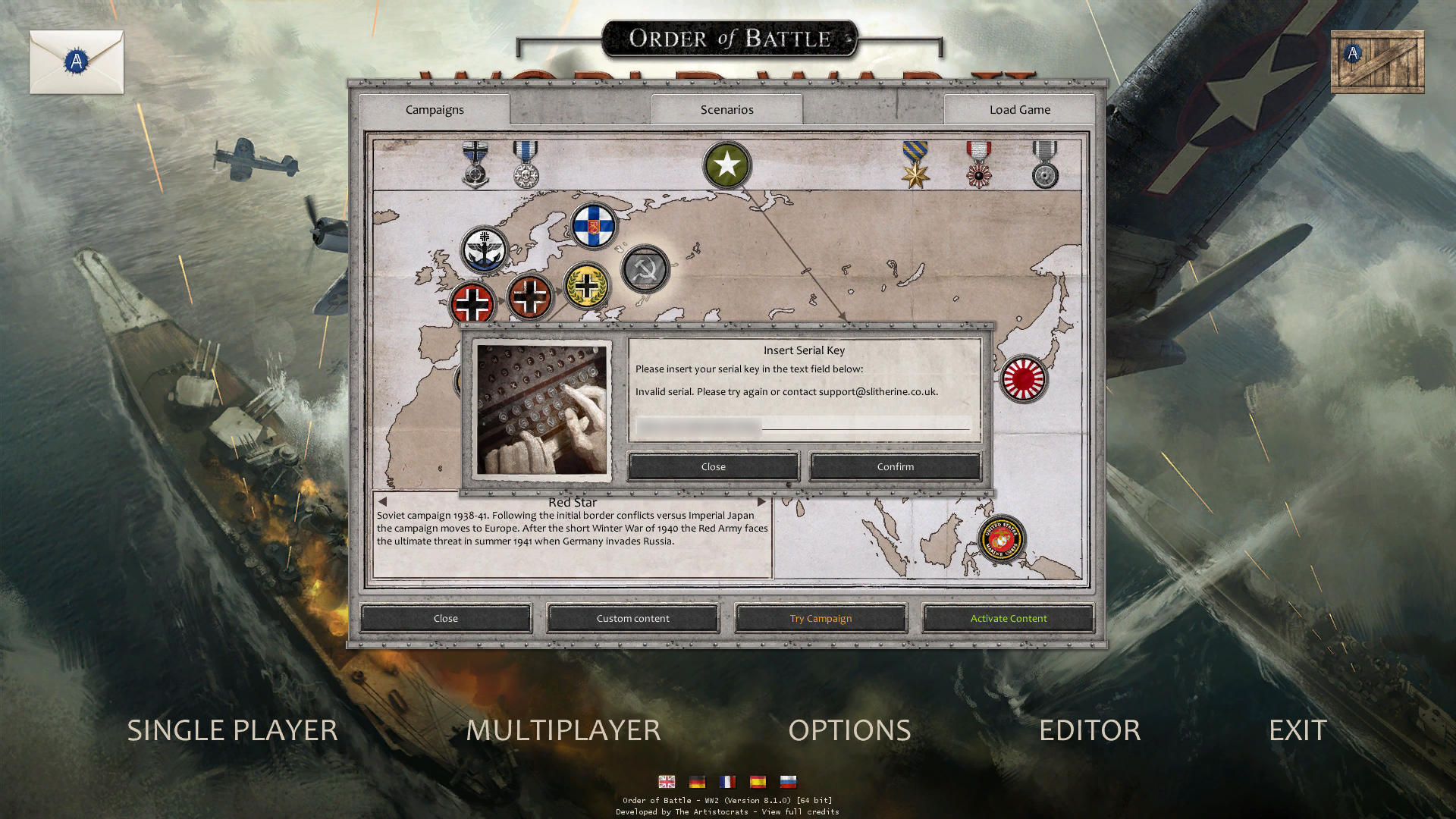The width and height of the screenshot is (1456, 819).
Task: Open the envelope mail icon
Action: (x=77, y=62)
